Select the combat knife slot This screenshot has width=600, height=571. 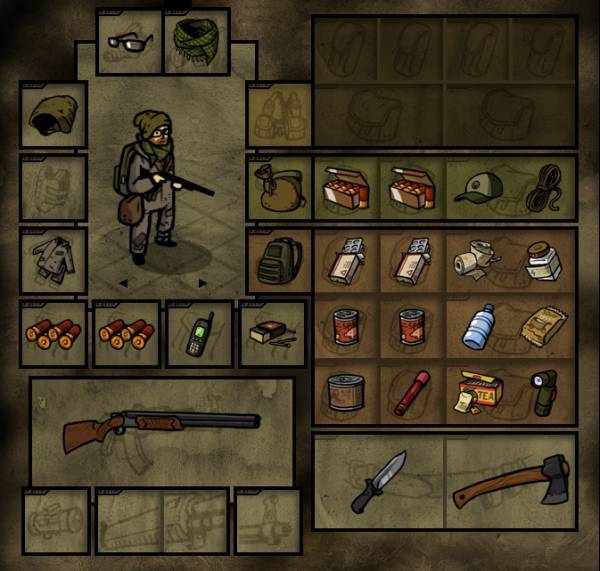click(379, 481)
